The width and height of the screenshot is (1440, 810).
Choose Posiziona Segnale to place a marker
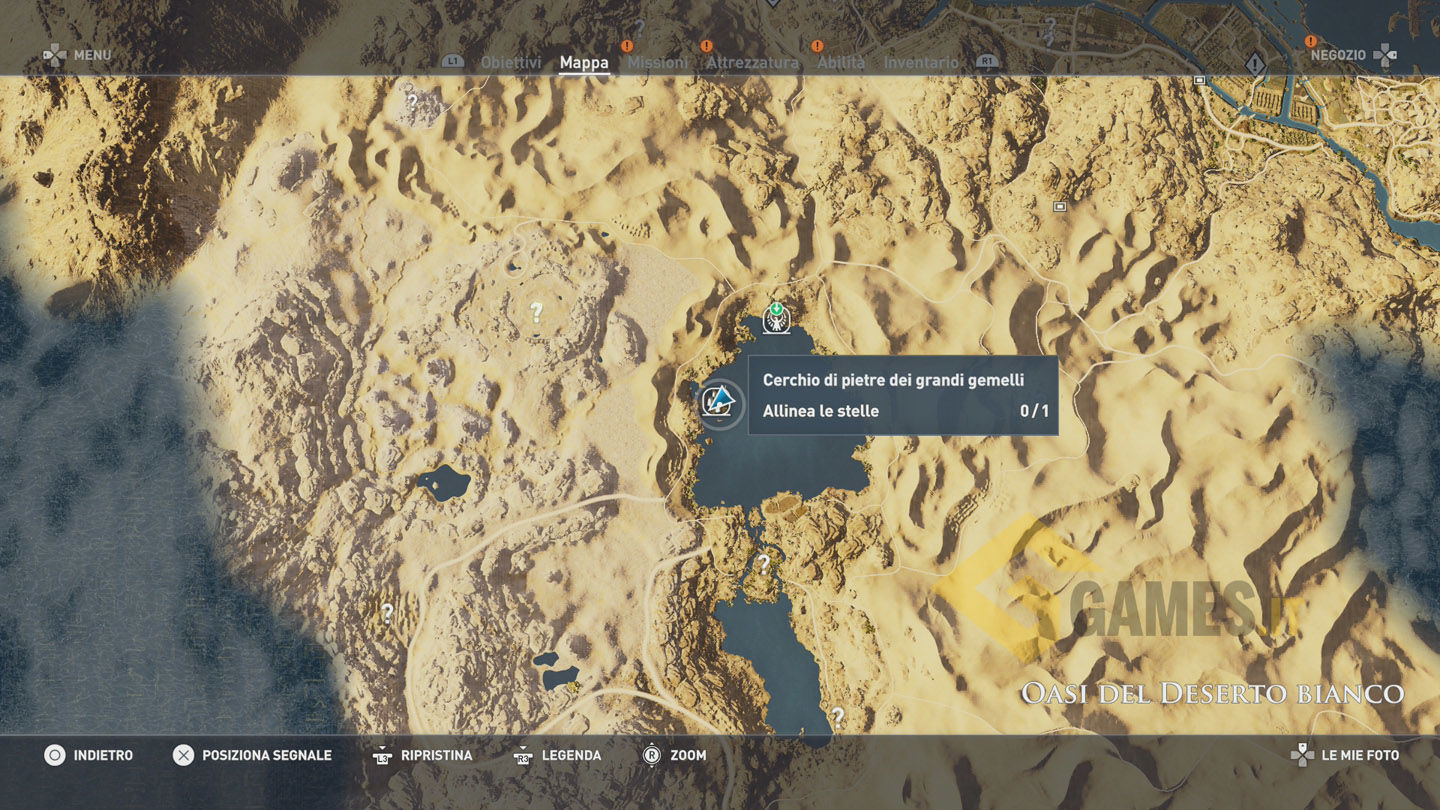tap(266, 755)
